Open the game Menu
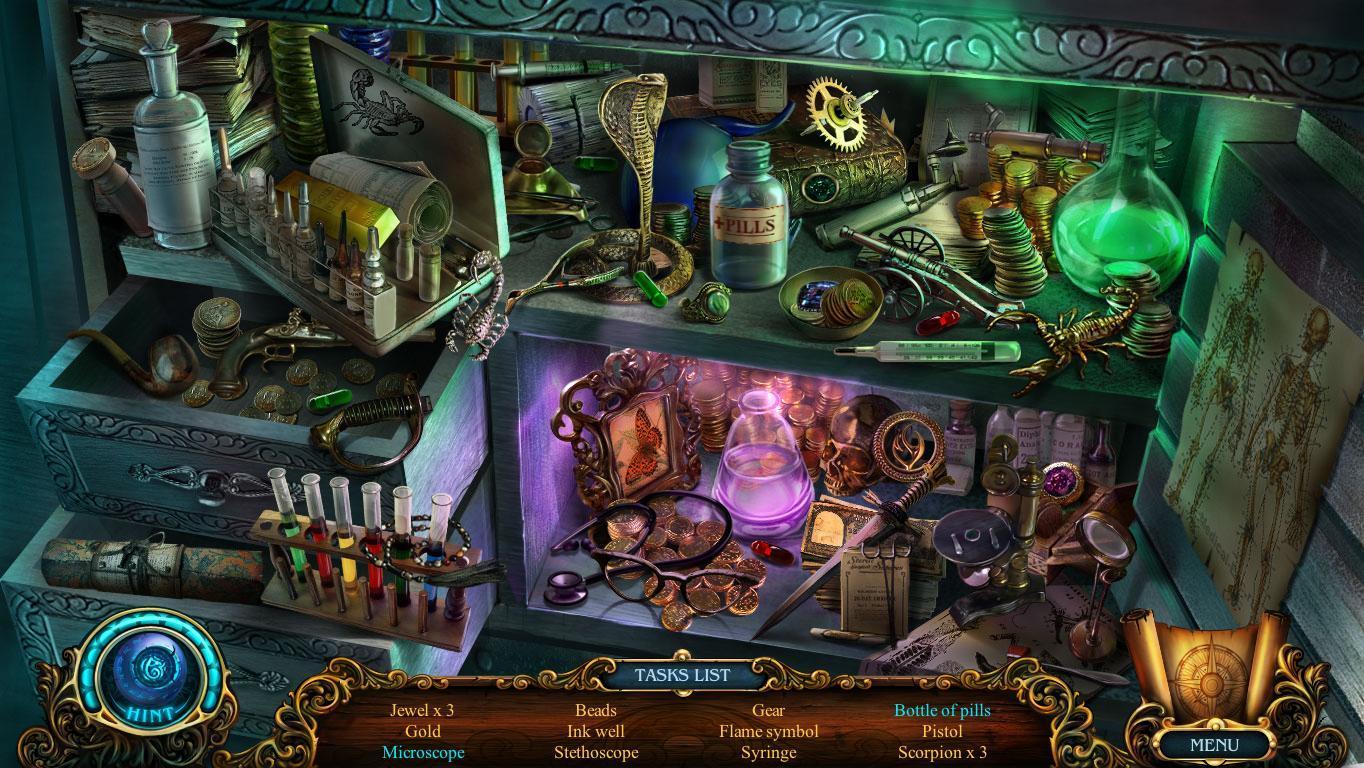 [1214, 745]
